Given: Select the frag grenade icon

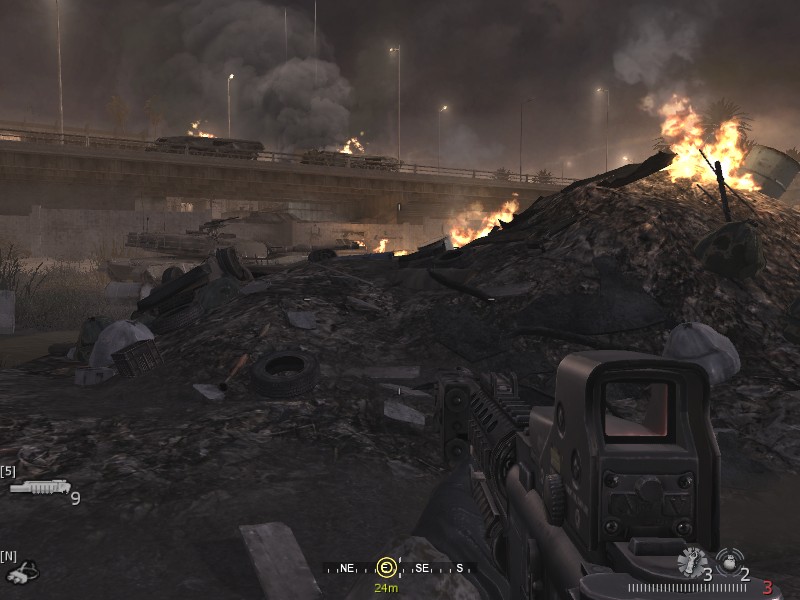Looking at the screenshot, I should 729,560.
